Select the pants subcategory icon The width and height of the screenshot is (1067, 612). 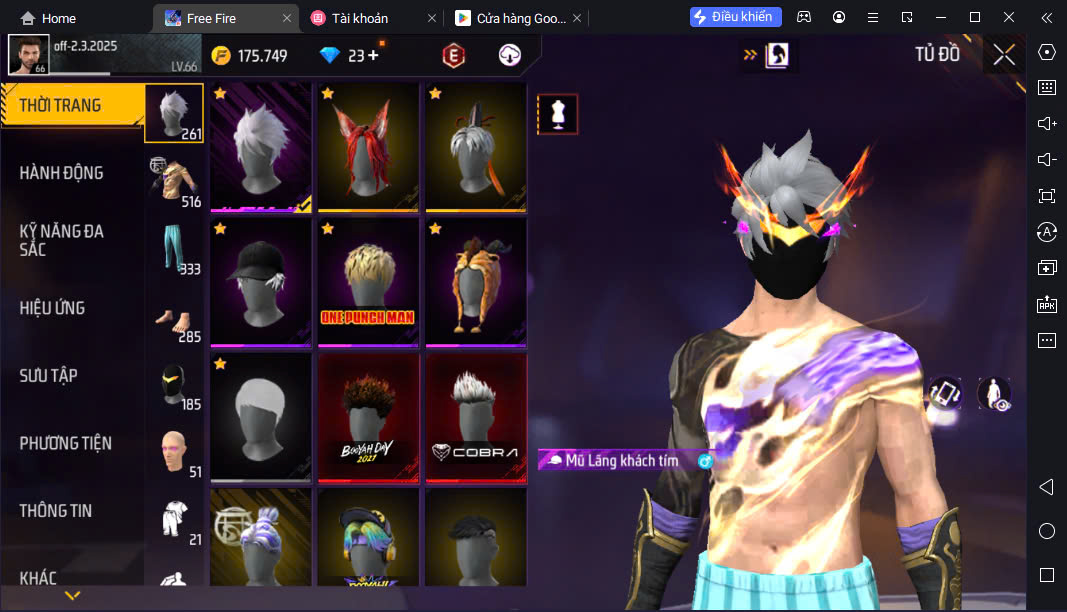pyautogui.click(x=175, y=250)
